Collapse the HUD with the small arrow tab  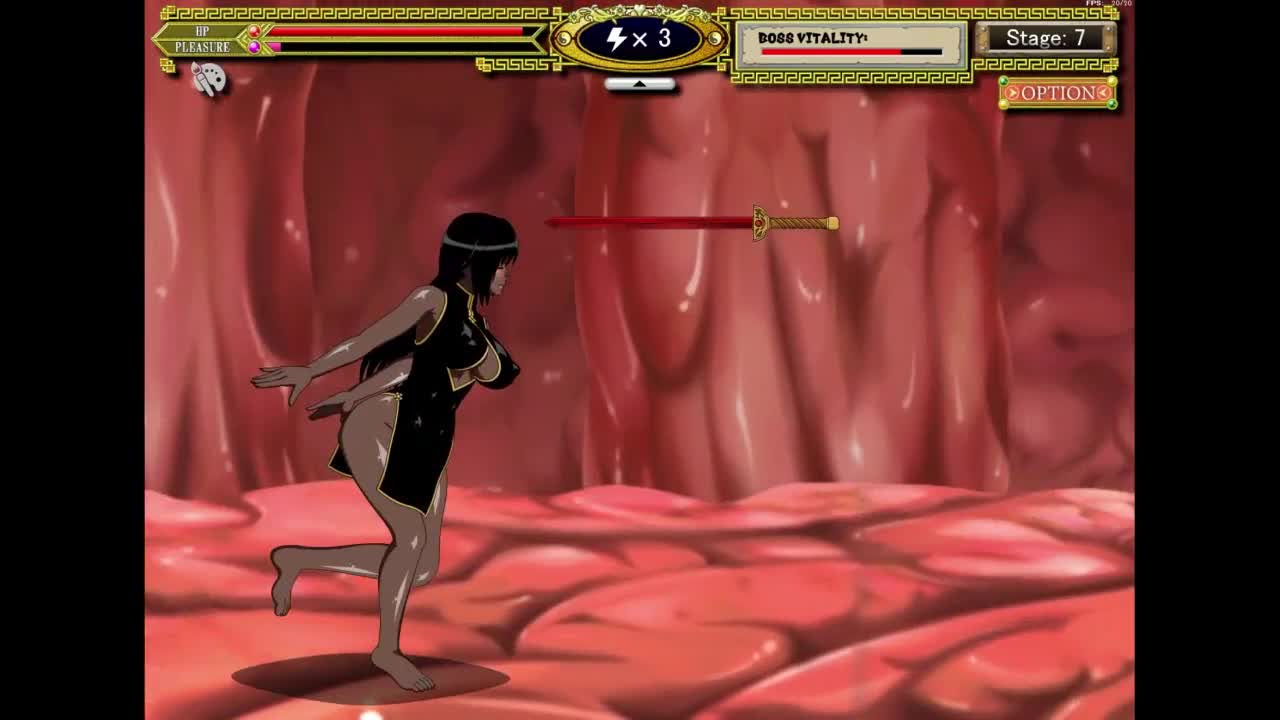click(640, 85)
